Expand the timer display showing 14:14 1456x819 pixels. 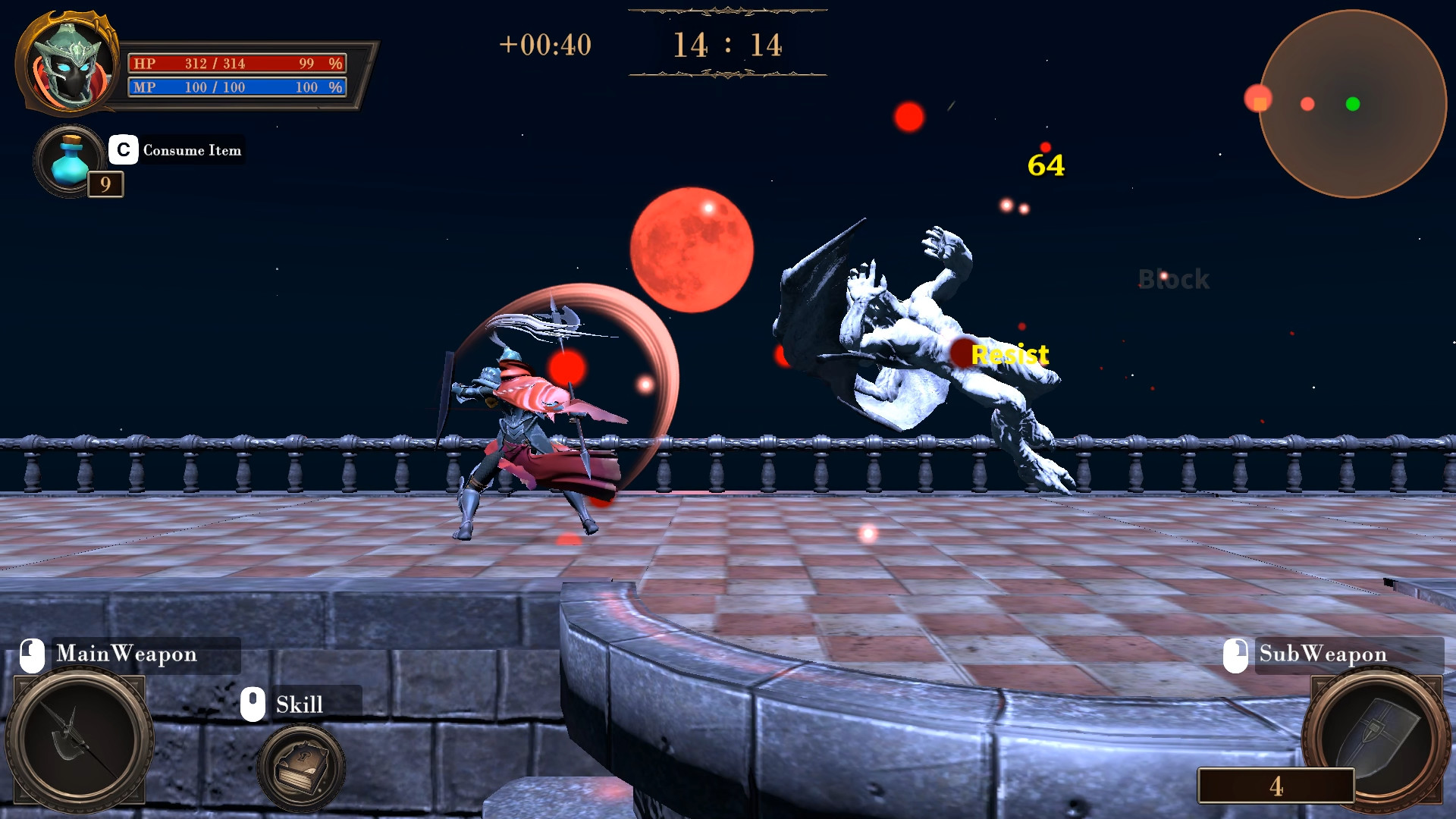[726, 45]
